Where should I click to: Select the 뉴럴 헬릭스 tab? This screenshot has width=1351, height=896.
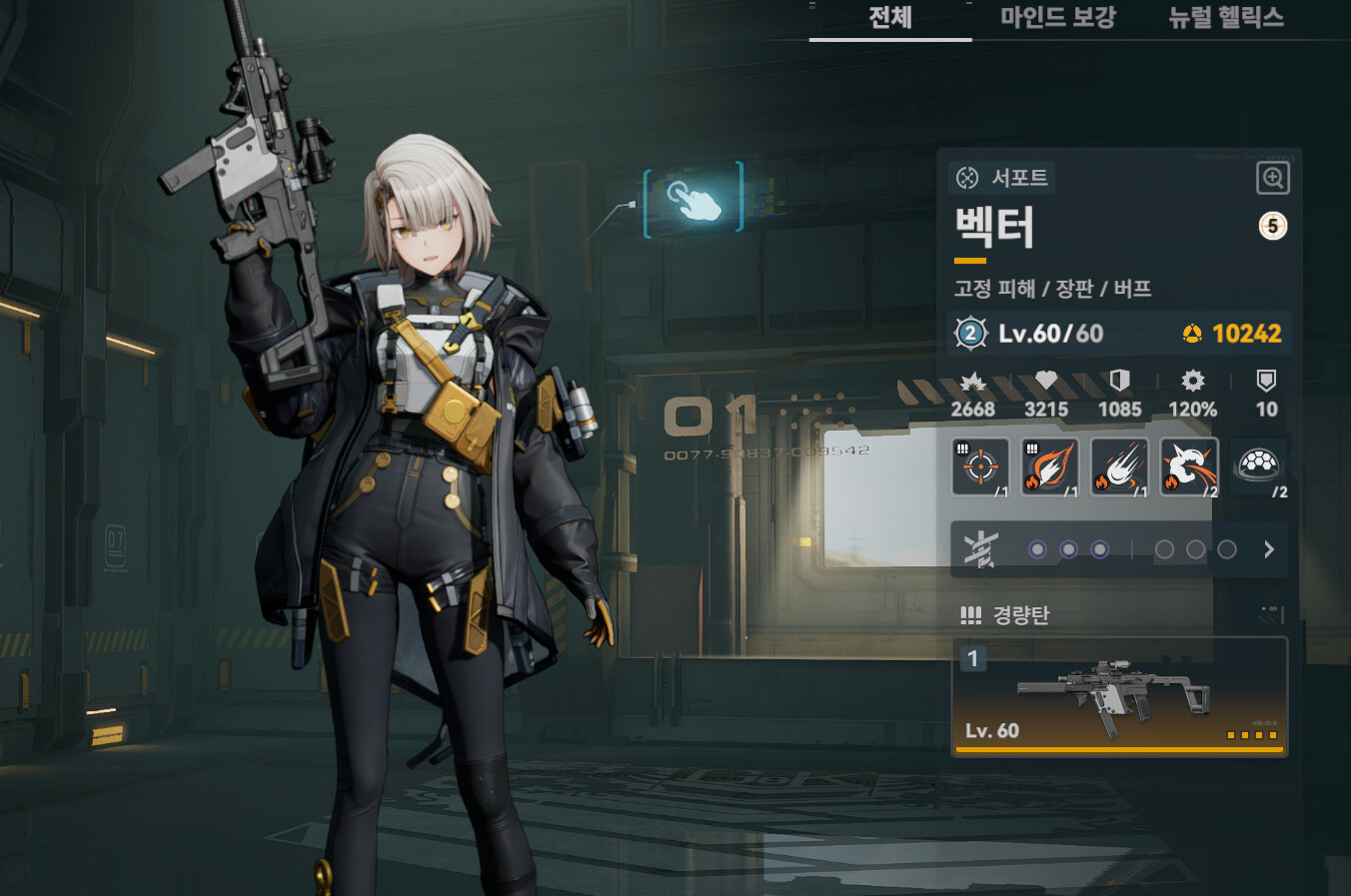tap(1225, 18)
